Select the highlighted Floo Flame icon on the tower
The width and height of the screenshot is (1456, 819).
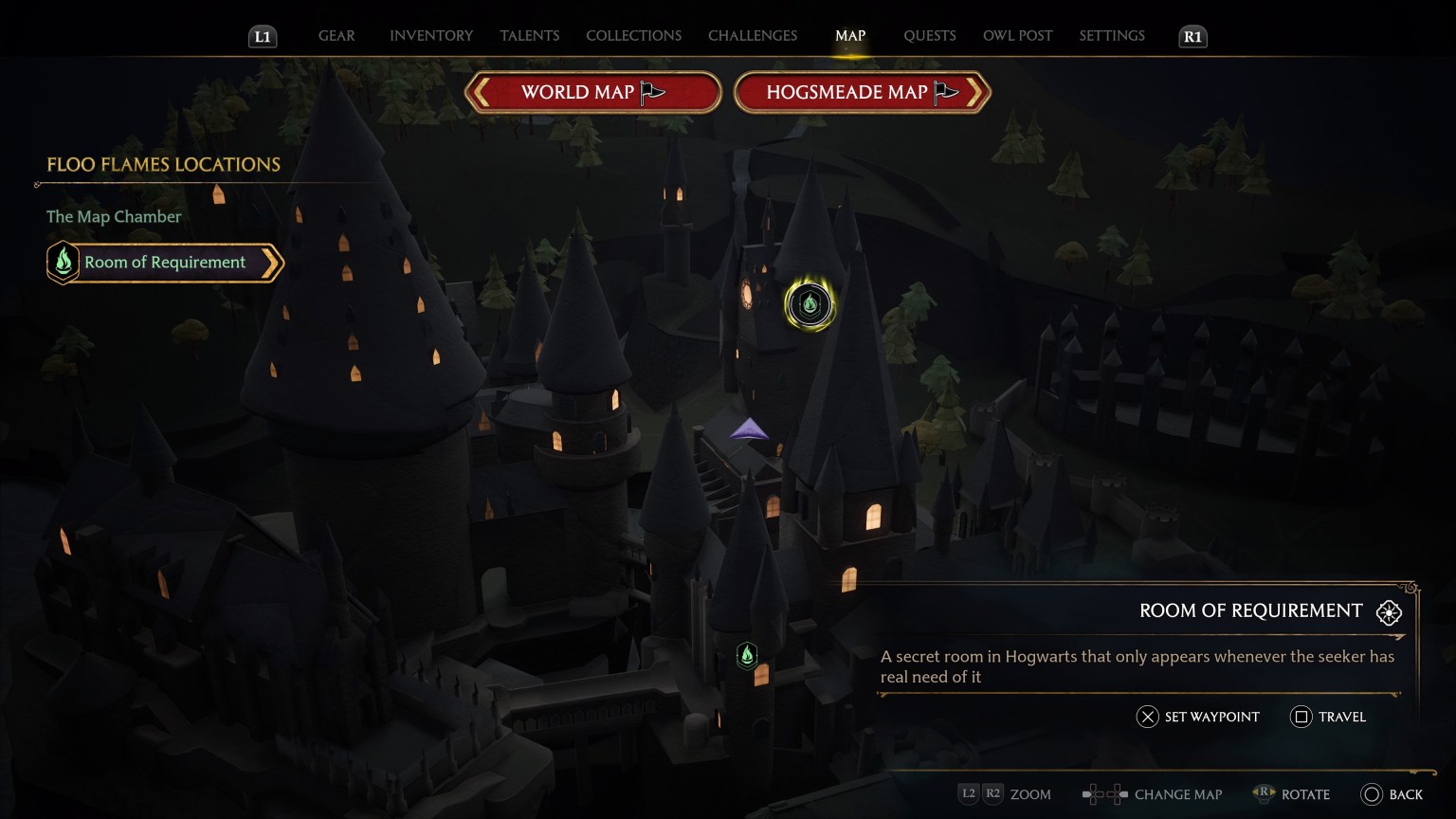coord(809,305)
